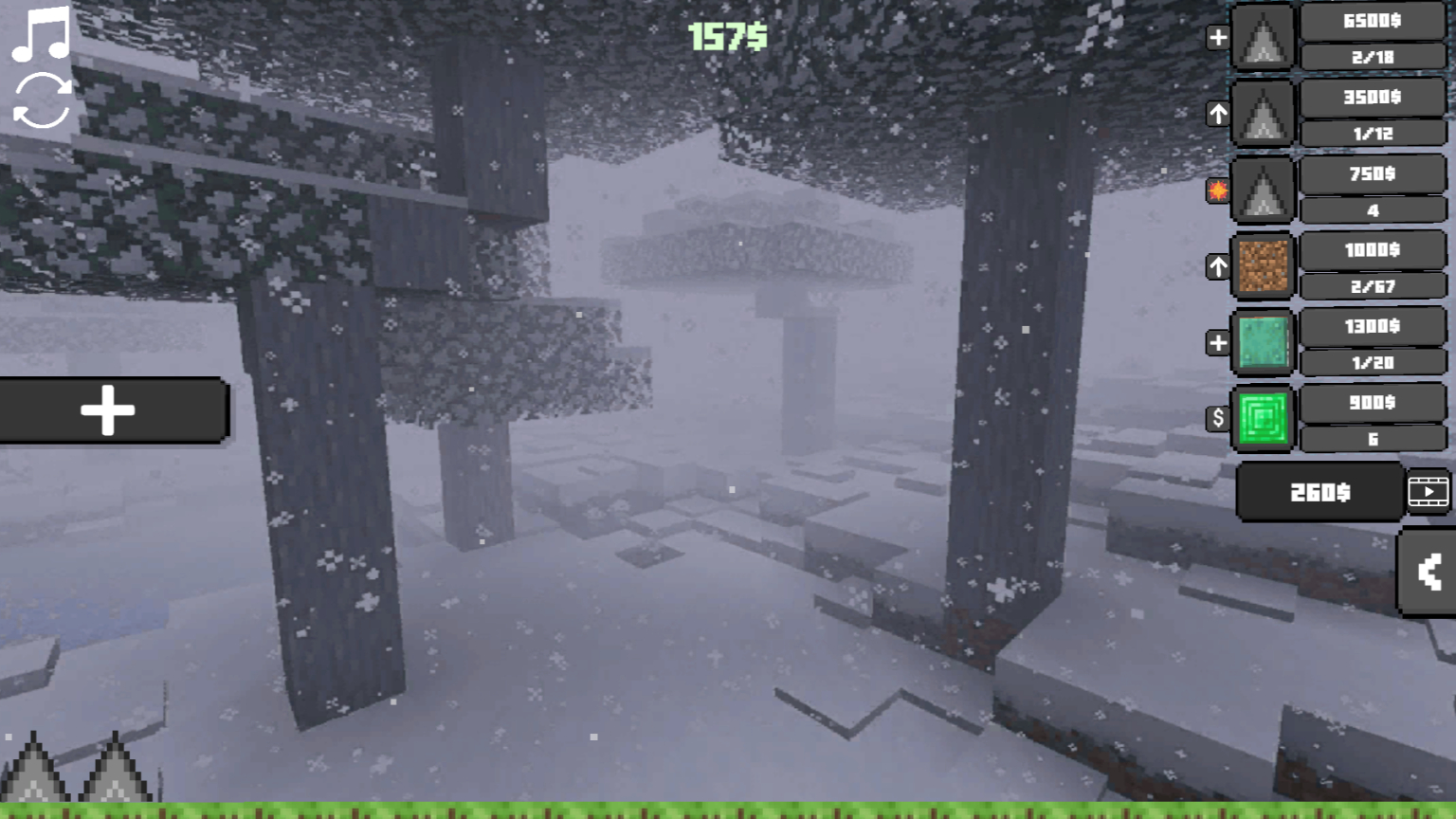Screen dimensions: 1456x819
Task: Click the 157$ money counter at the top
Action: (x=727, y=38)
